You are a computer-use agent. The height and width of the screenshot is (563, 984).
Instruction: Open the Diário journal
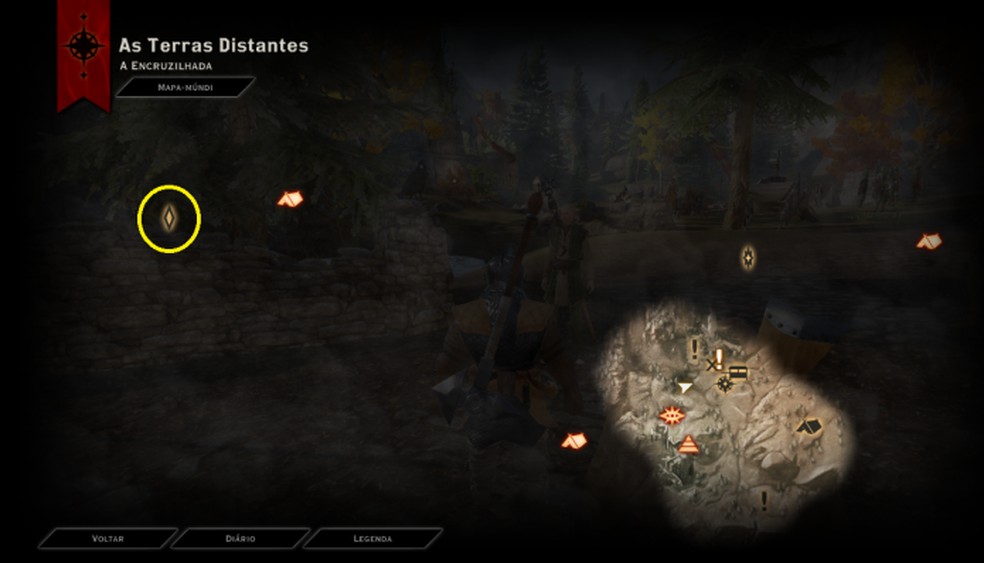[240, 538]
